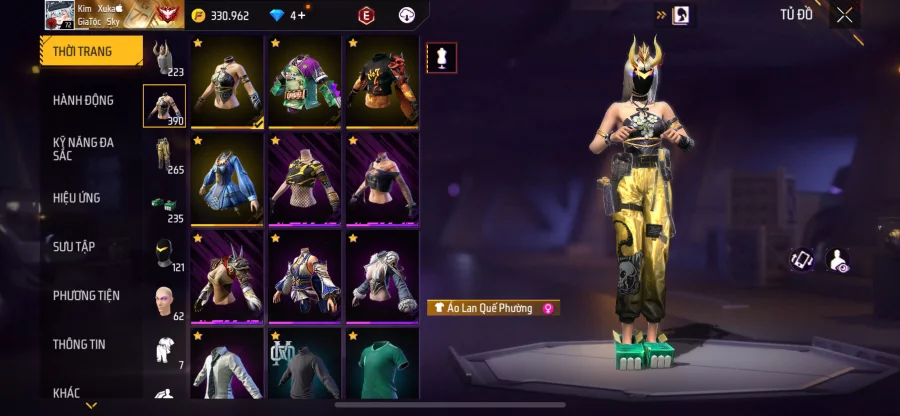
Task: Switch to the Sưu Tập category
Action: click(74, 246)
